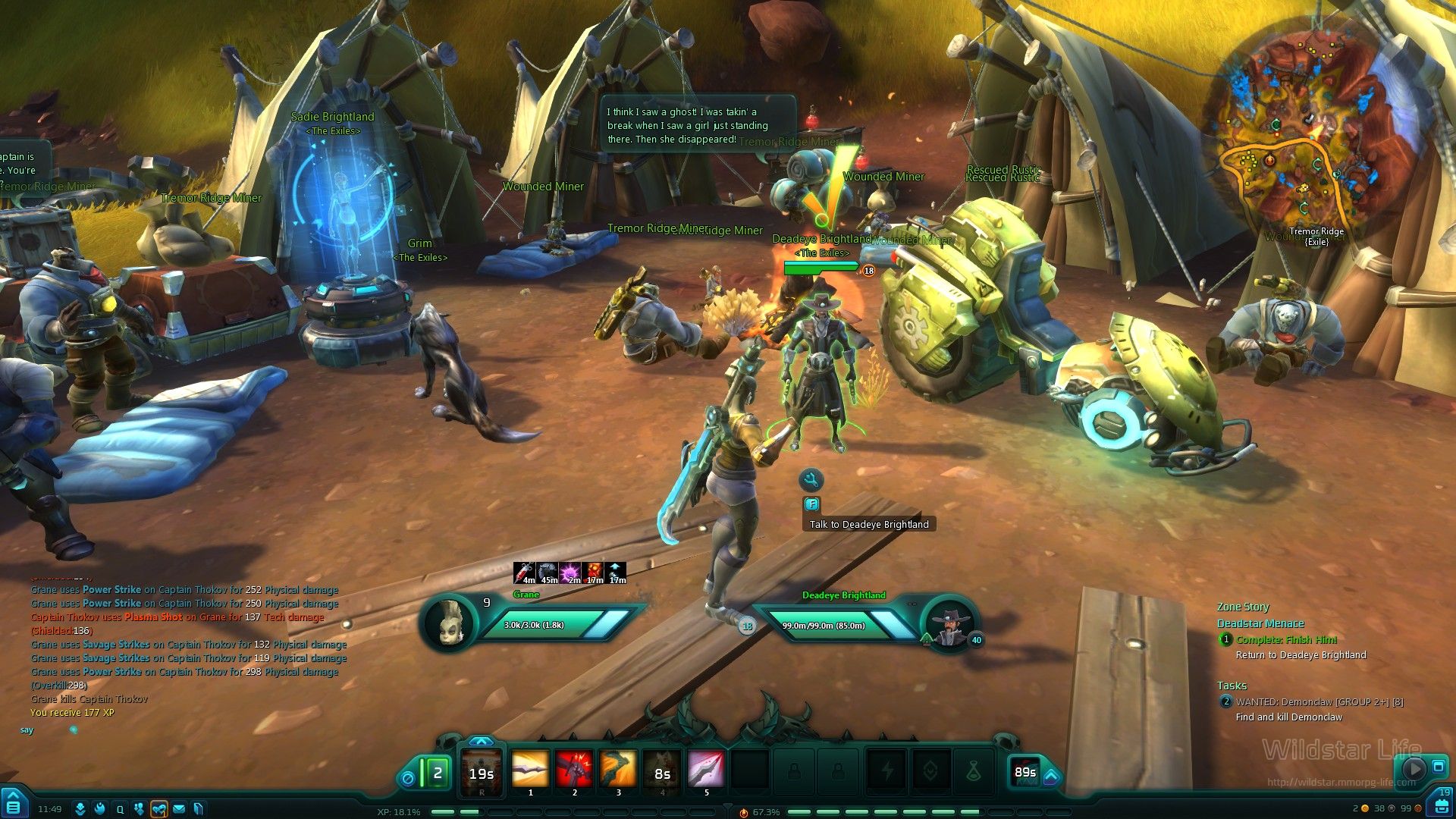Screen dimensions: 1456x819
Task: Open the social heart icon with notification
Action: (159, 809)
